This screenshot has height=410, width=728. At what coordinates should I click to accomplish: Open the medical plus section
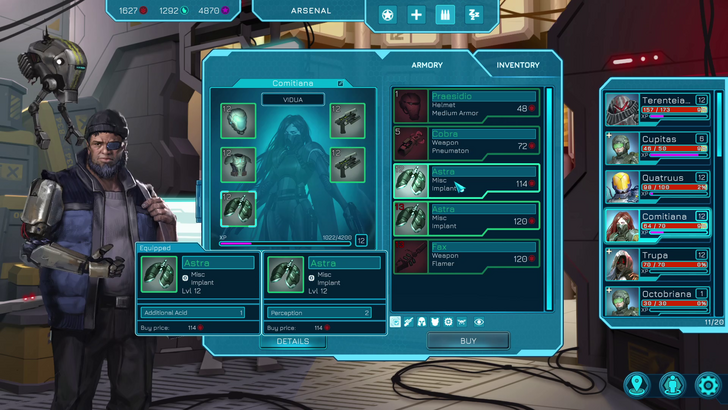point(417,14)
